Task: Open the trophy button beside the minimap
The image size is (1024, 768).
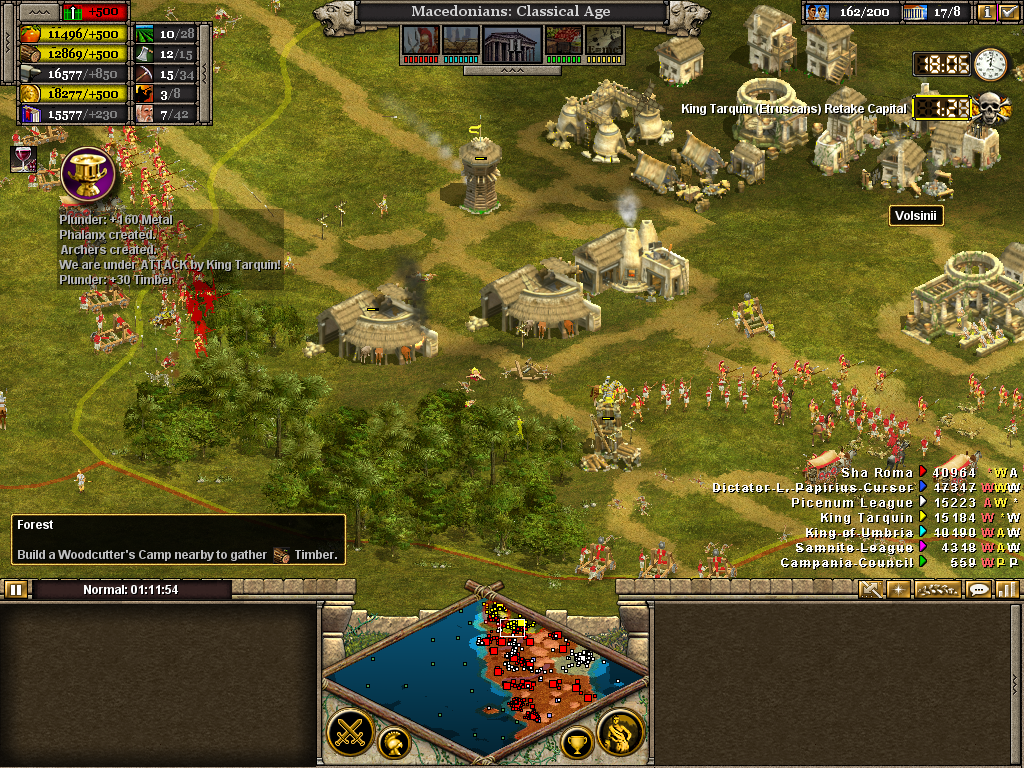Action: [577, 742]
